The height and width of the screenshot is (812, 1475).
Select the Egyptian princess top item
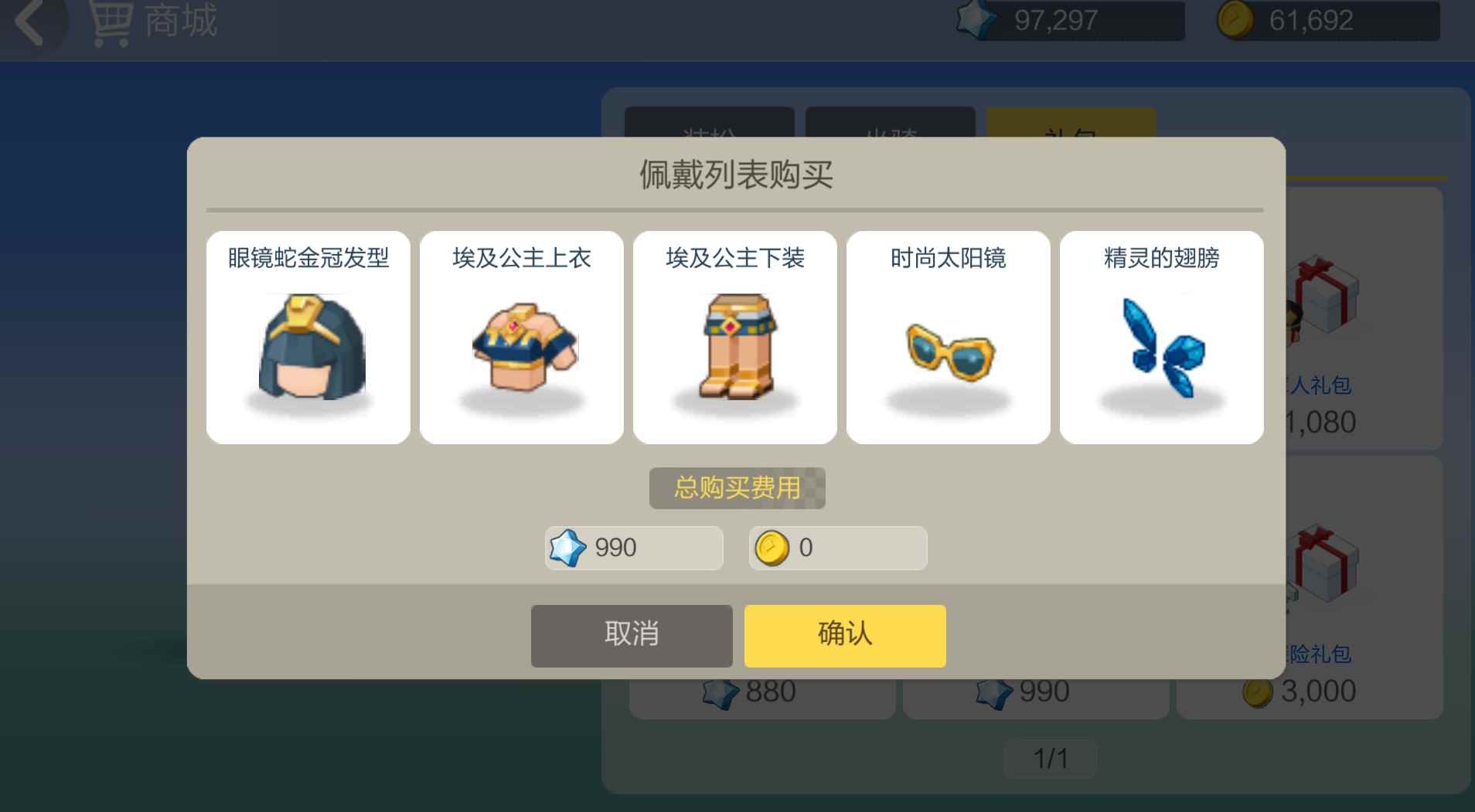[522, 349]
